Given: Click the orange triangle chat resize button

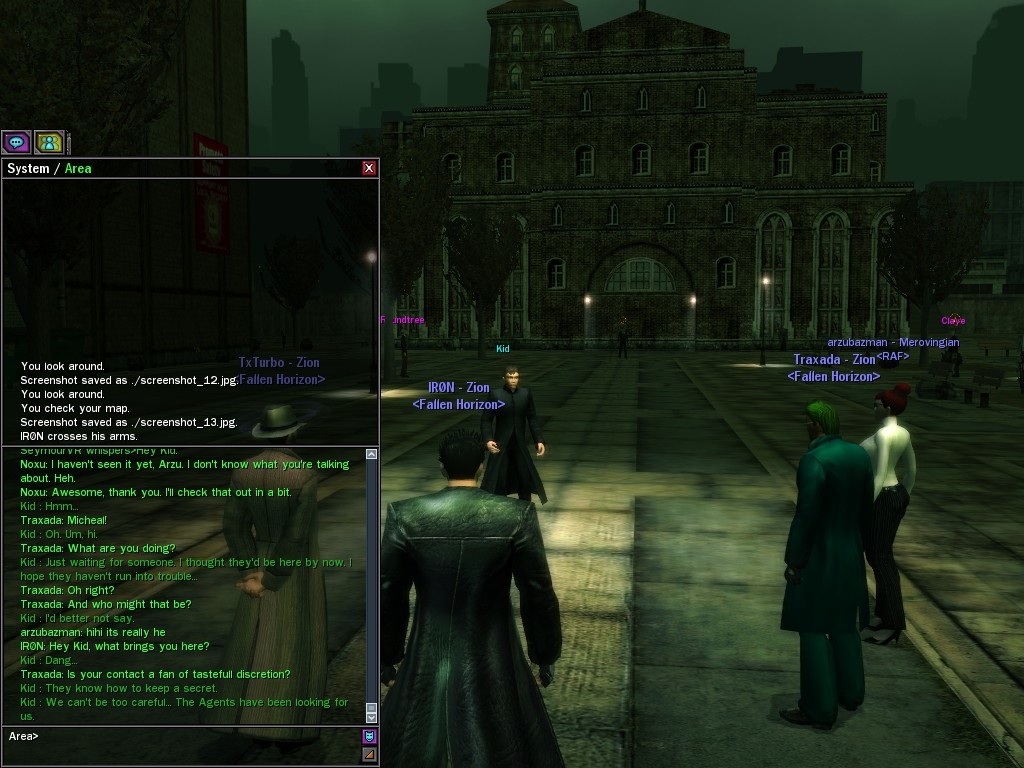Looking at the screenshot, I should click(x=369, y=755).
